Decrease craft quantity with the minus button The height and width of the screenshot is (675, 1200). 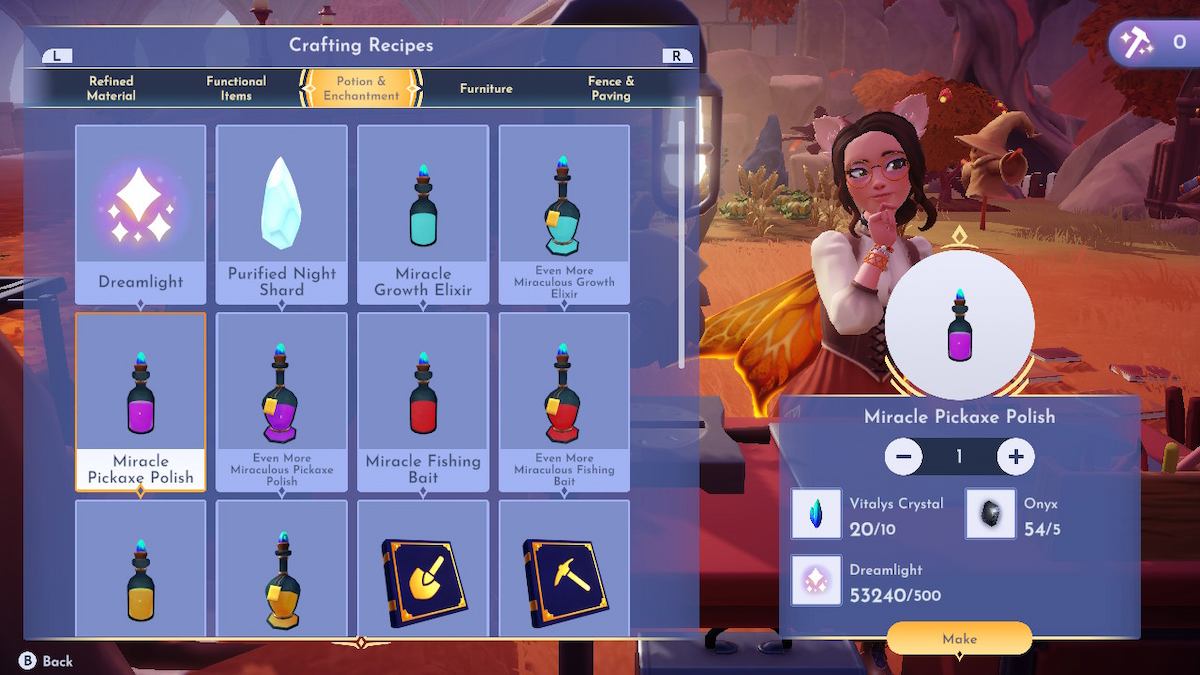click(903, 457)
